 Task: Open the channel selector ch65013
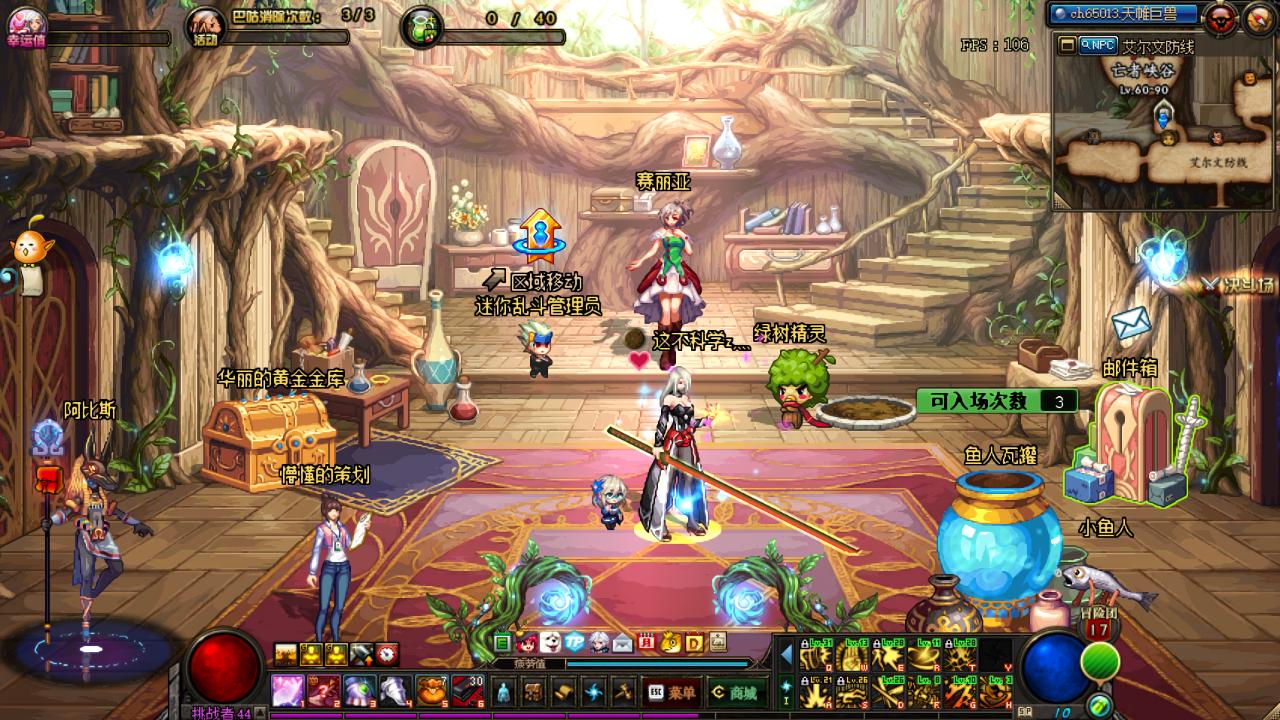1124,14
